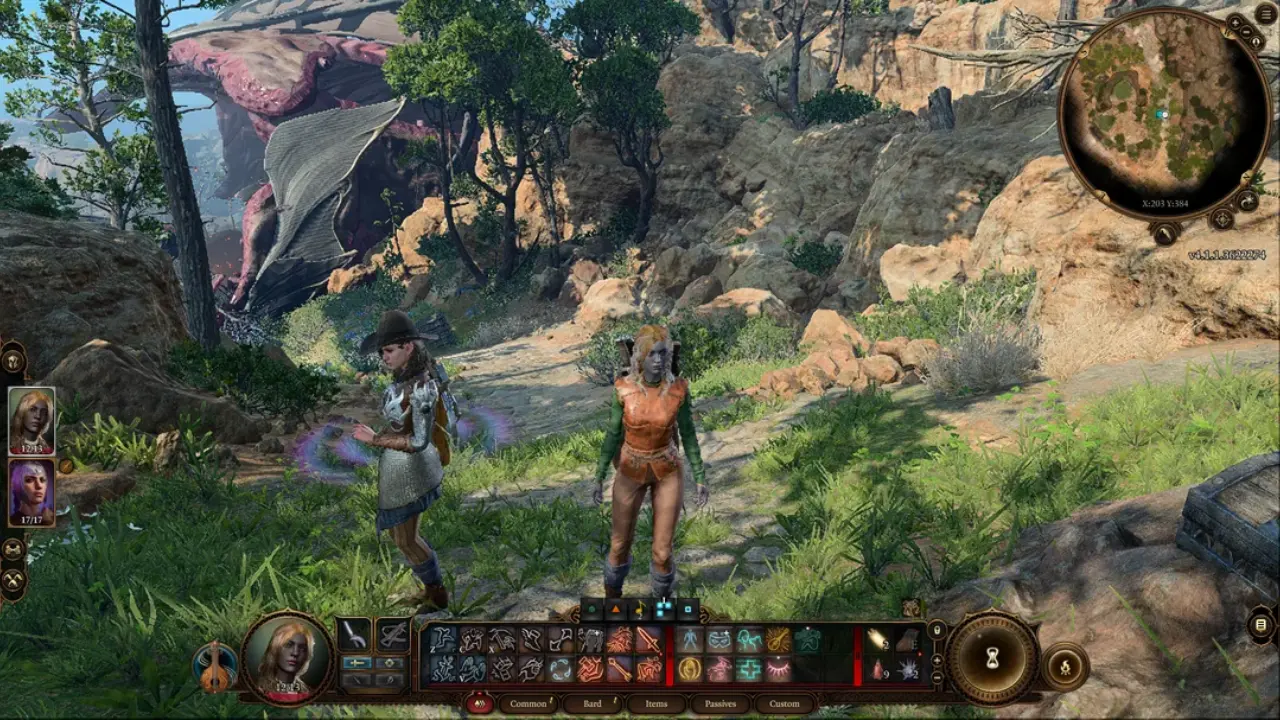The image size is (1280, 720).
Task: Select the crossbow ranged weapon slot
Action: point(393,634)
